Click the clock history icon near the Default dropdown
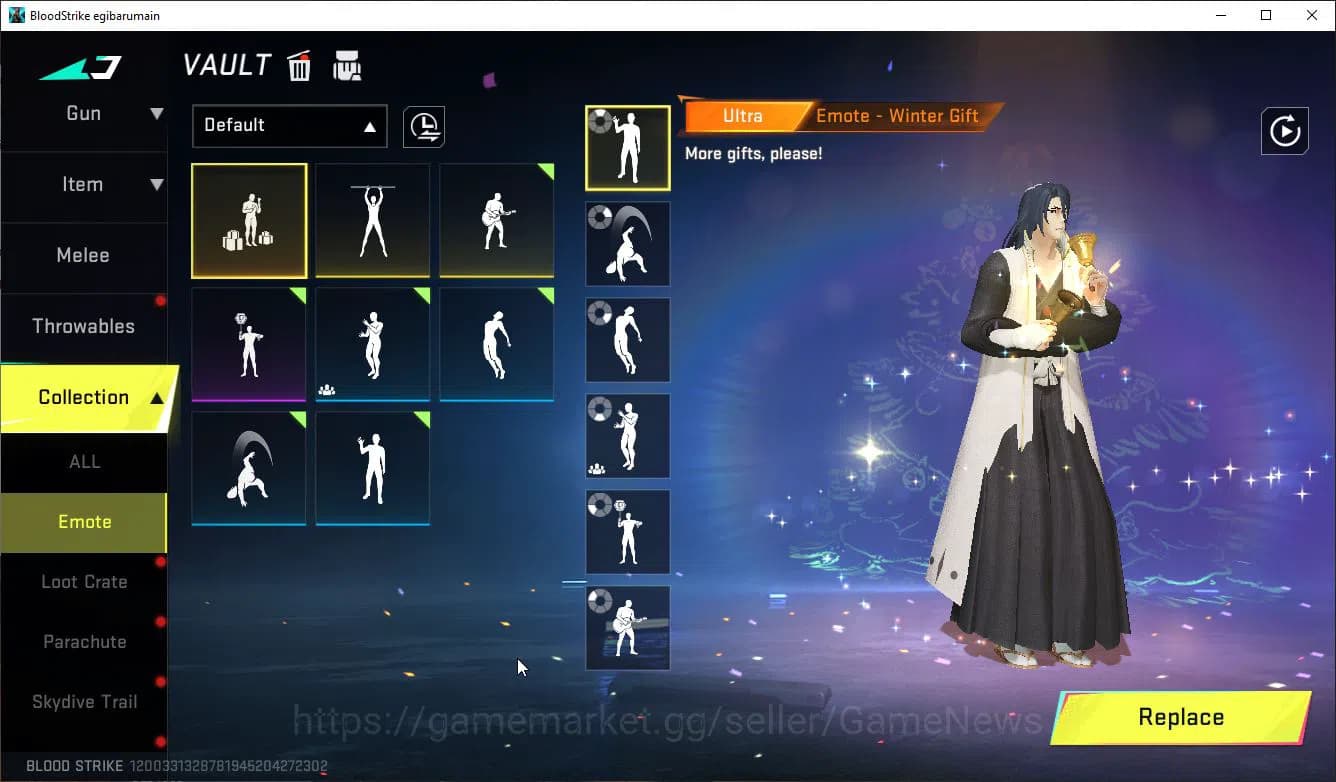 pos(423,126)
